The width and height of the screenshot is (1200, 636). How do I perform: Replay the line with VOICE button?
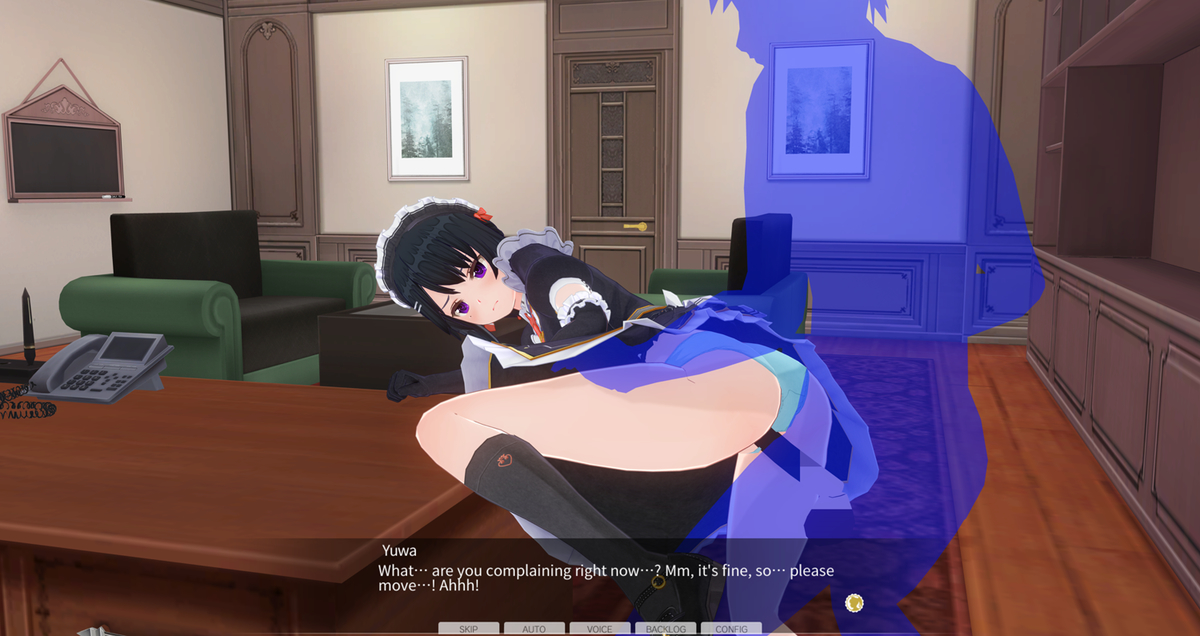coord(600,629)
